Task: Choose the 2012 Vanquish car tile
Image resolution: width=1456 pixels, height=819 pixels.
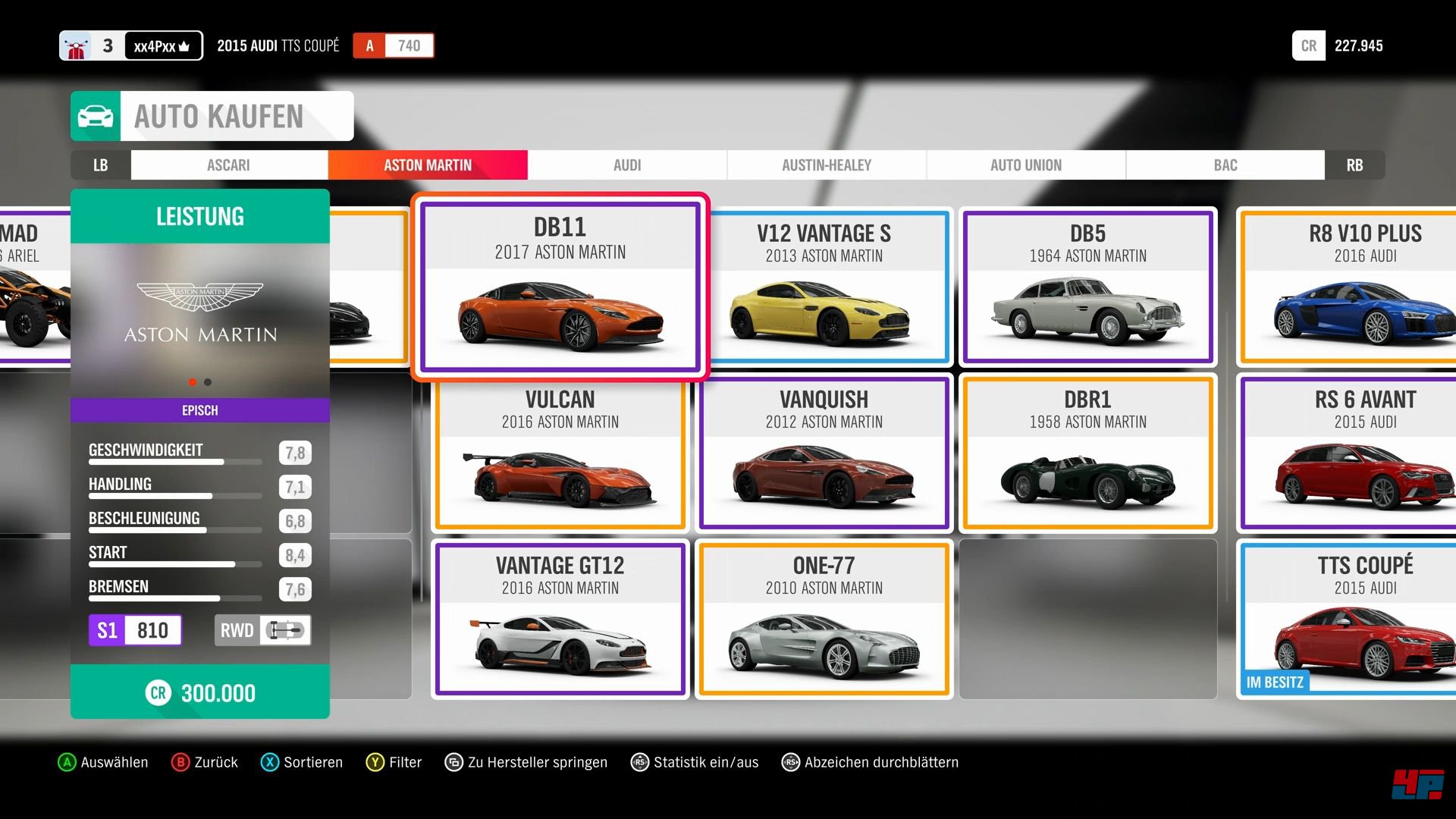Action: 824,453
